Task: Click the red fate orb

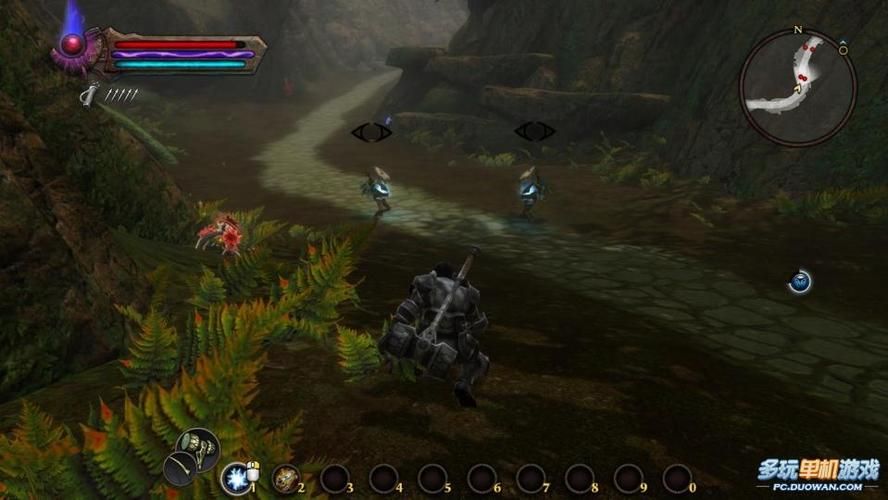Action: pos(72,44)
